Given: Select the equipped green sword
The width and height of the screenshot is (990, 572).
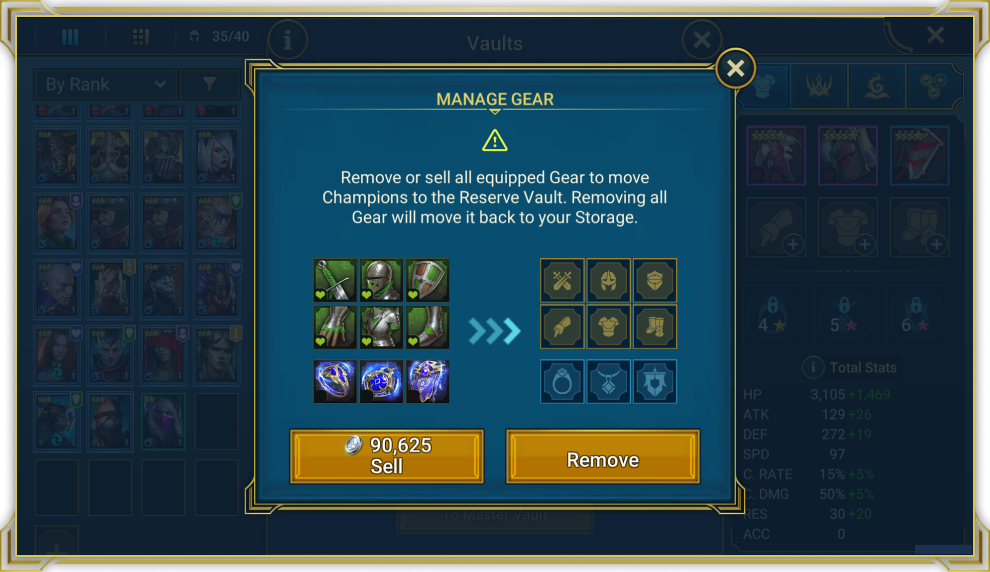Looking at the screenshot, I should tap(335, 280).
